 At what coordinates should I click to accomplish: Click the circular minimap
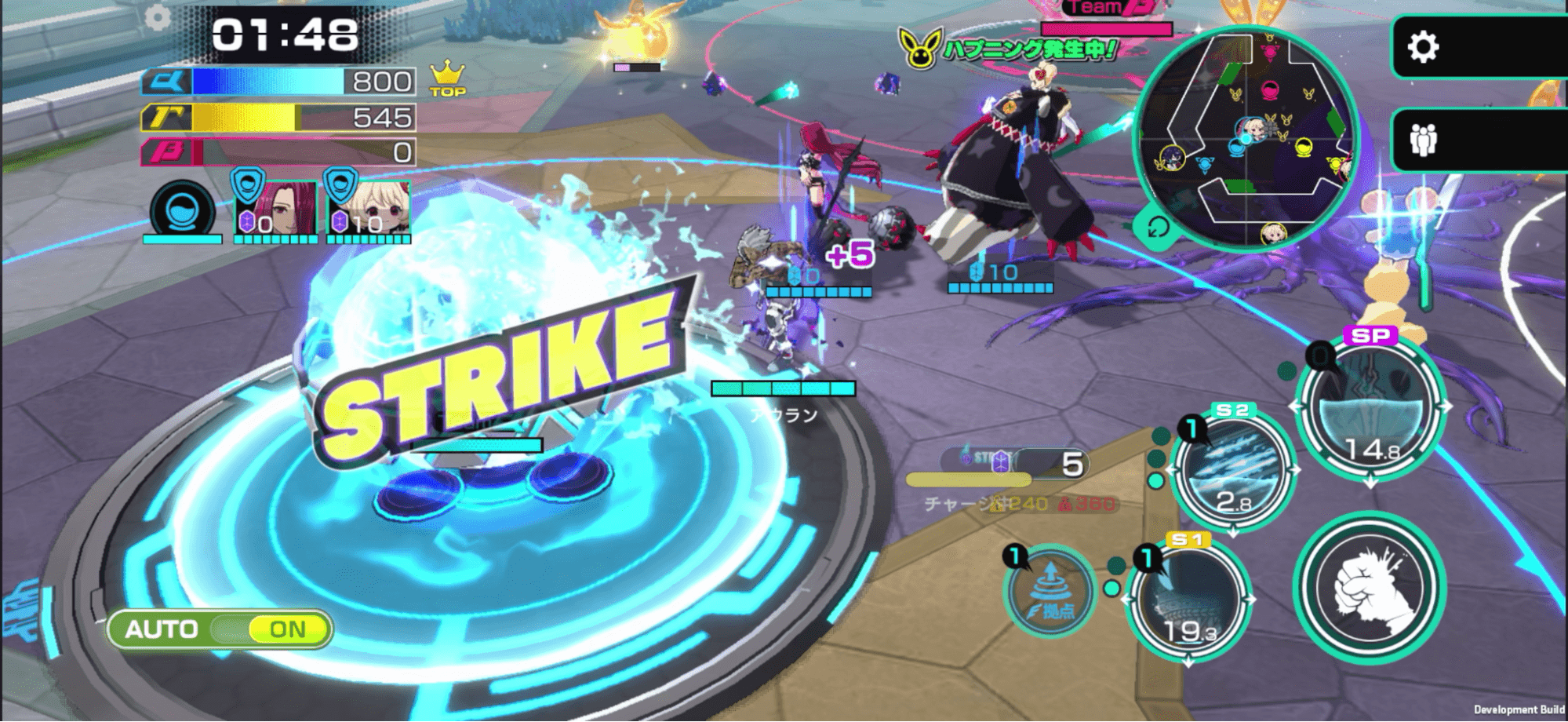coord(1247,137)
